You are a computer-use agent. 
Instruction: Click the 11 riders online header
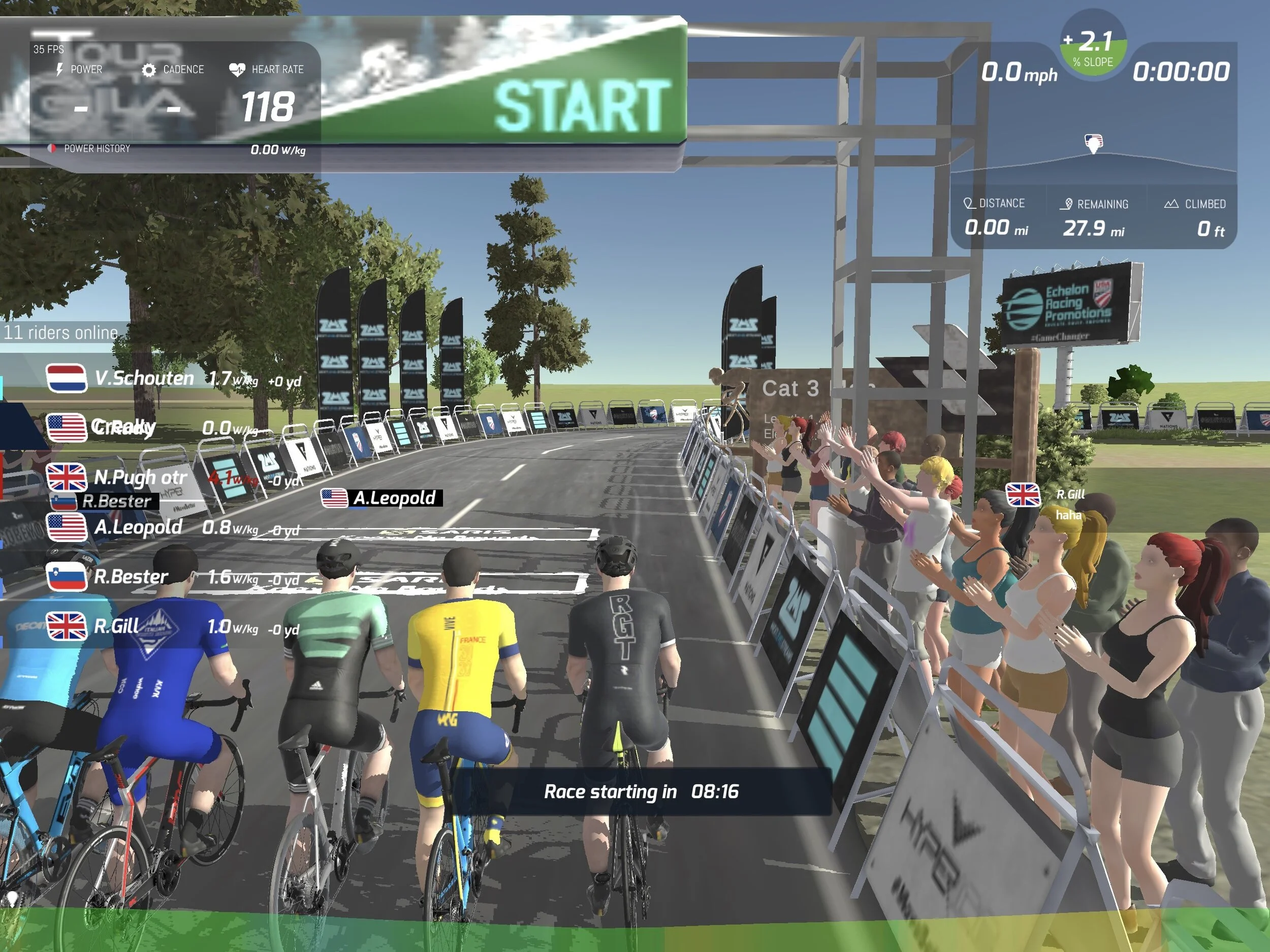[61, 332]
